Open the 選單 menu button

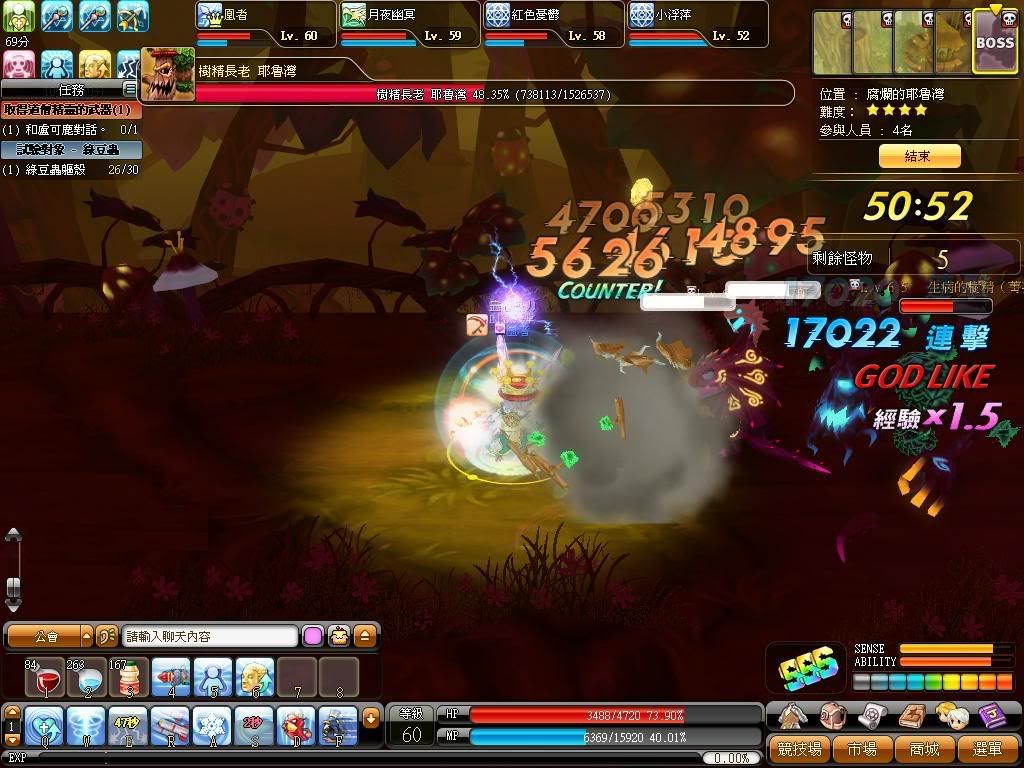987,748
